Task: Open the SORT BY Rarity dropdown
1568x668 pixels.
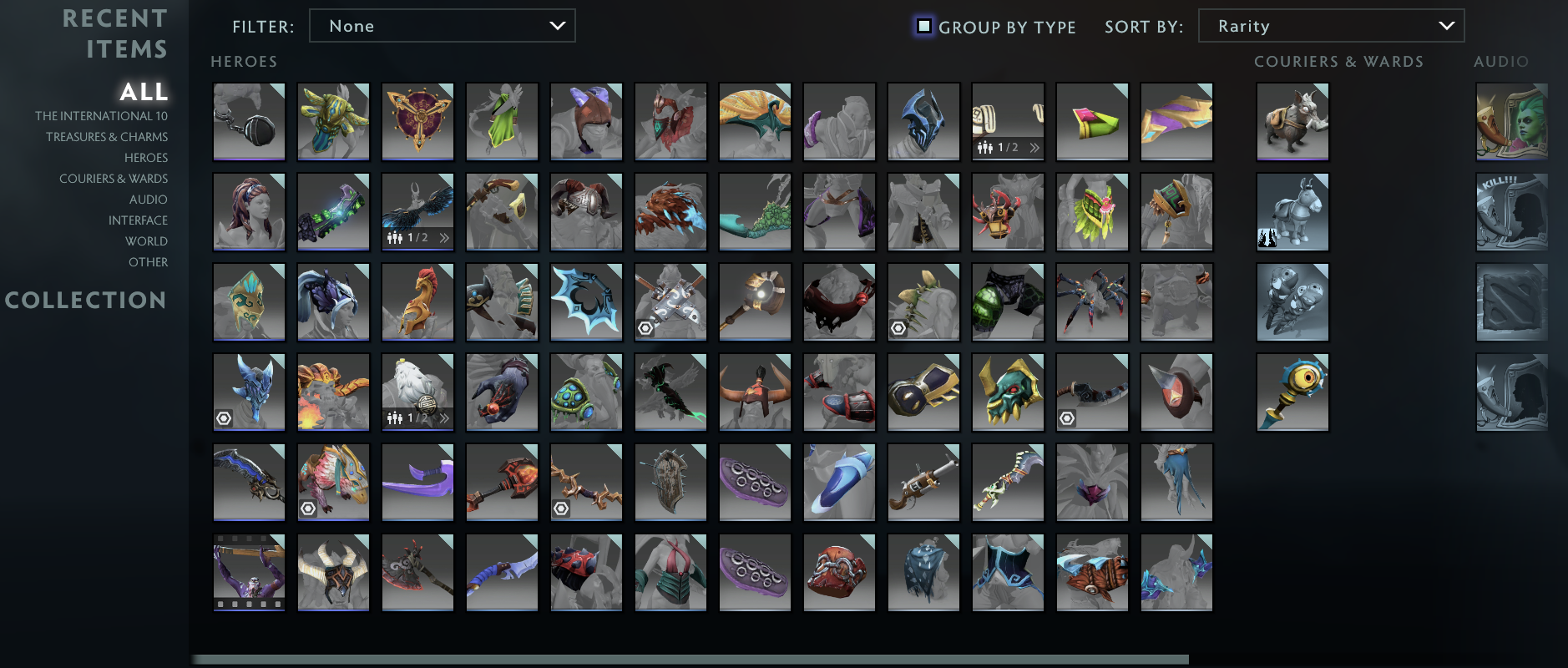Action: pyautogui.click(x=1331, y=26)
